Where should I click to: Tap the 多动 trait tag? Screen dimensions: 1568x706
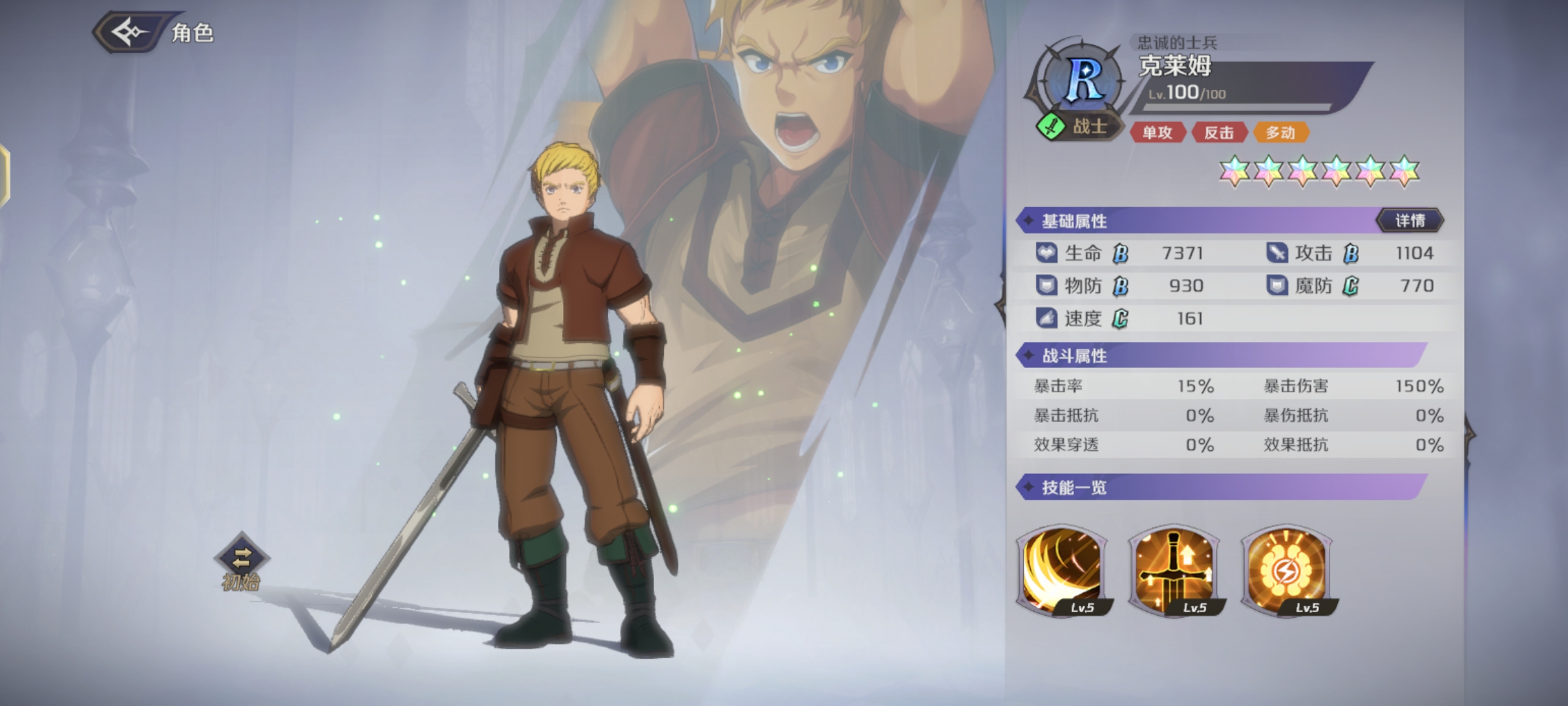(x=1280, y=133)
